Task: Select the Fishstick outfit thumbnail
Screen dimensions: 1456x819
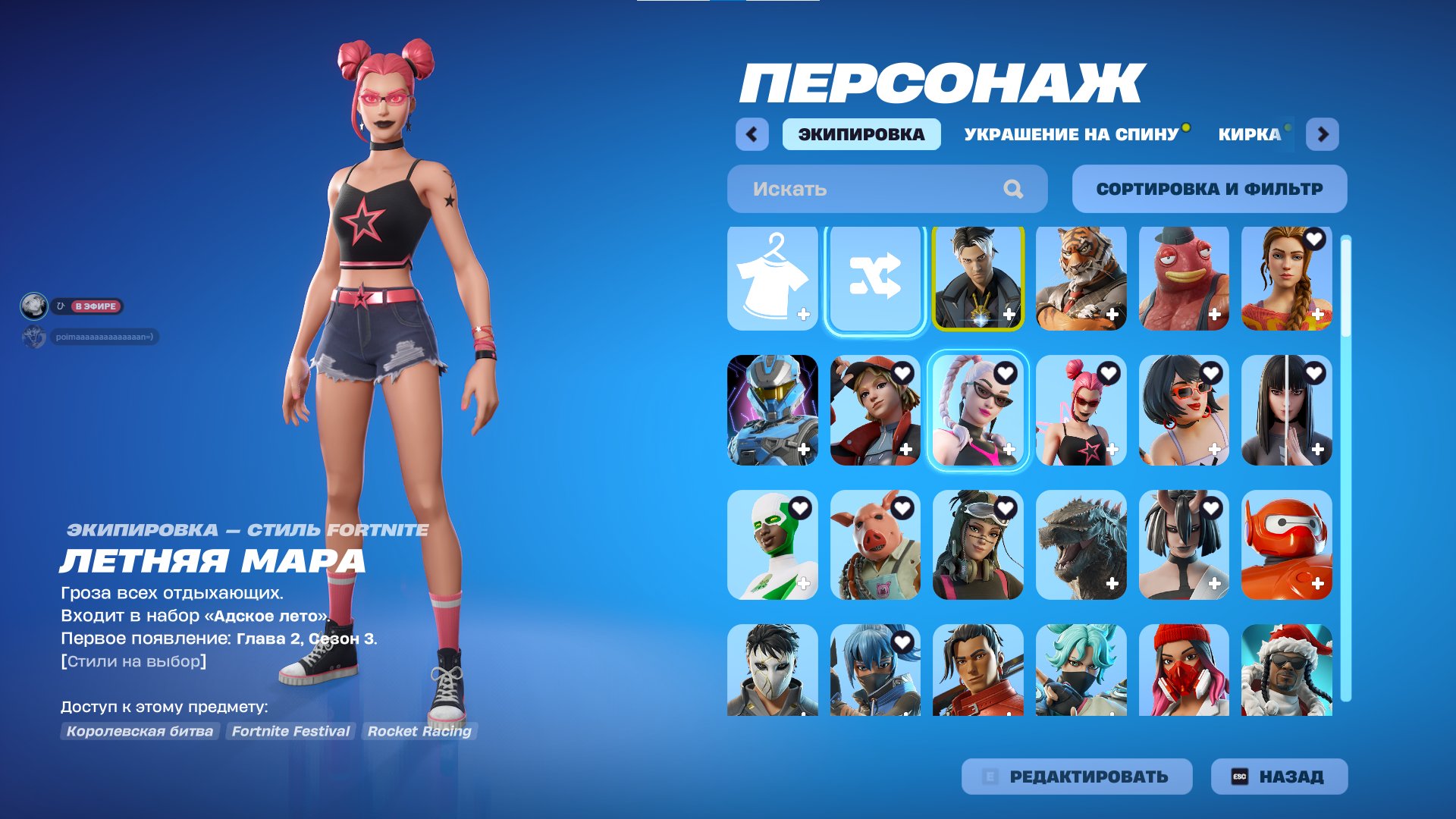Action: [x=1183, y=279]
